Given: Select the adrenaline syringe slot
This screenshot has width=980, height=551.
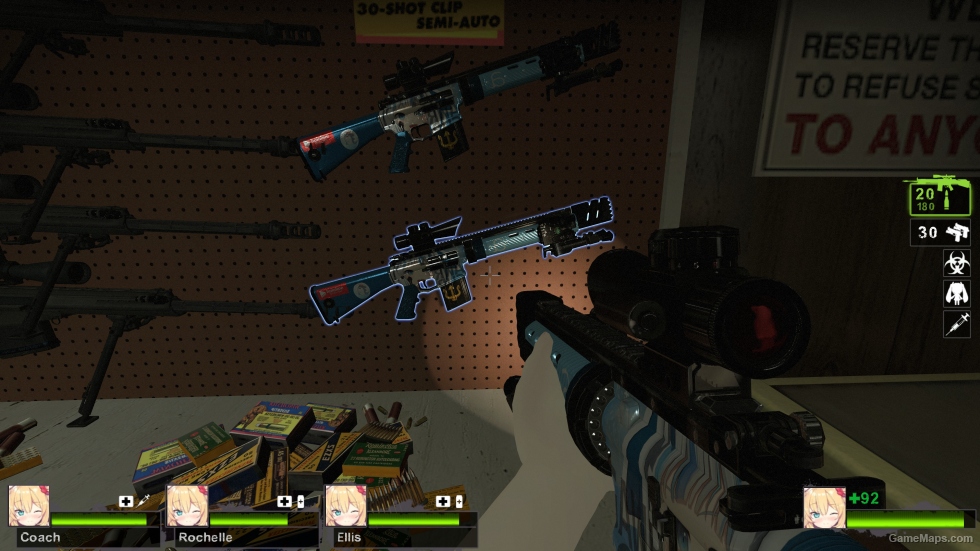Looking at the screenshot, I should [x=956, y=323].
